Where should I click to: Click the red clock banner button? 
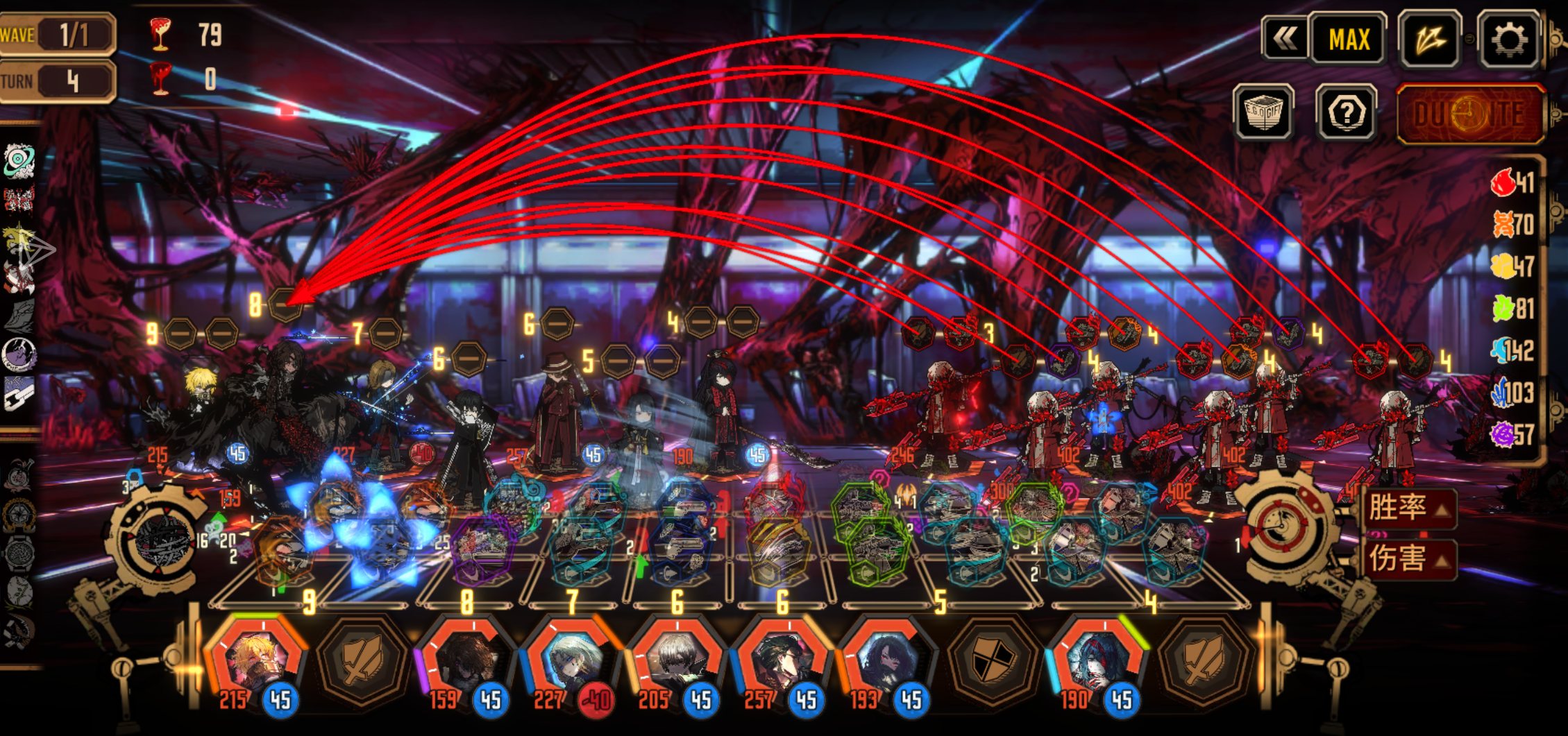pos(1469,114)
